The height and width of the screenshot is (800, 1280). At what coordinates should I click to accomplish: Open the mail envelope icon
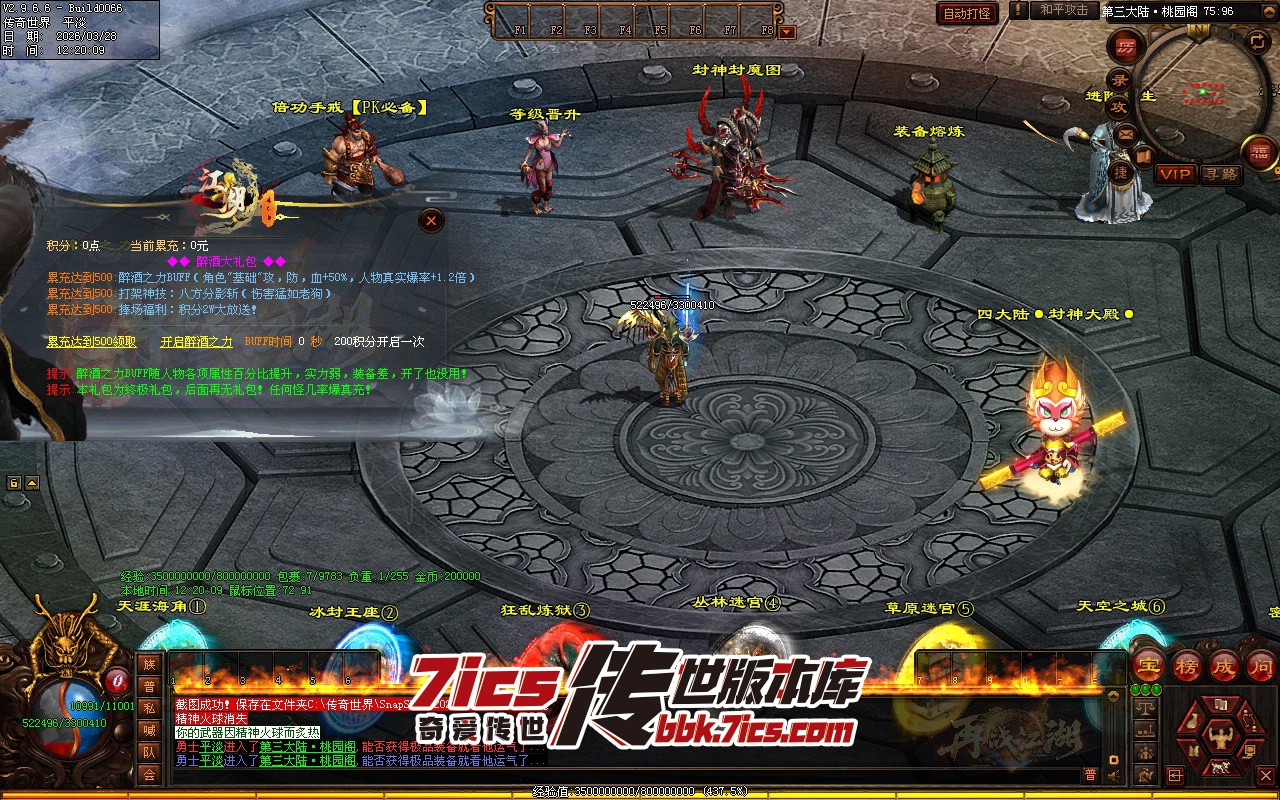[x=1127, y=133]
